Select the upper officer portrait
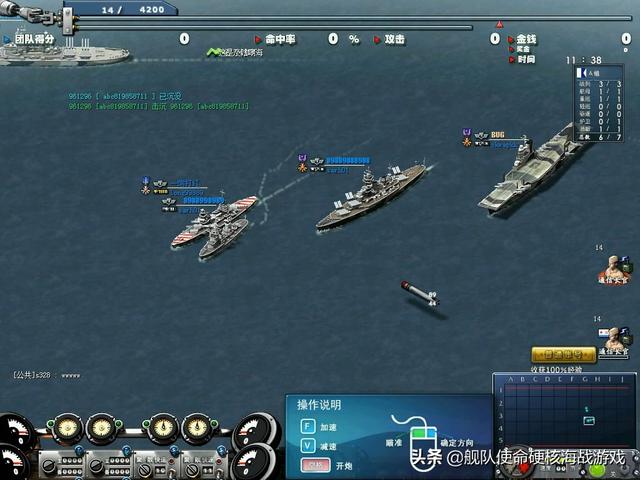Screen dimensions: 640x480 point(614,269)
